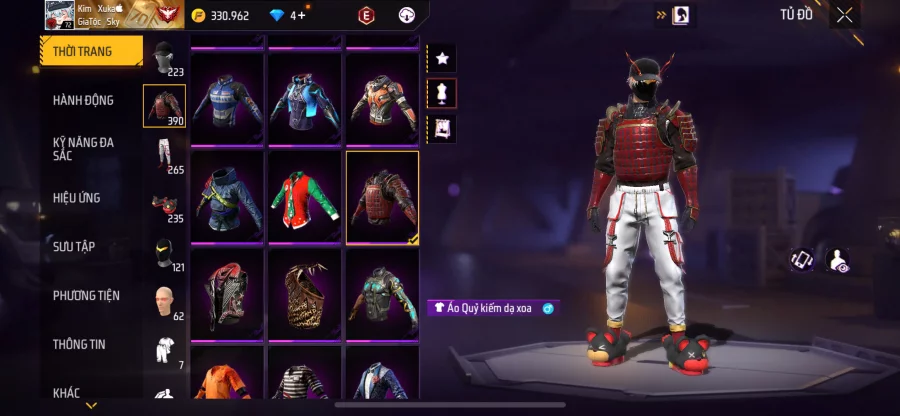Viewport: 900px width, 416px height.
Task: Go to the Hiệu Ứng tab
Action: (x=77, y=198)
